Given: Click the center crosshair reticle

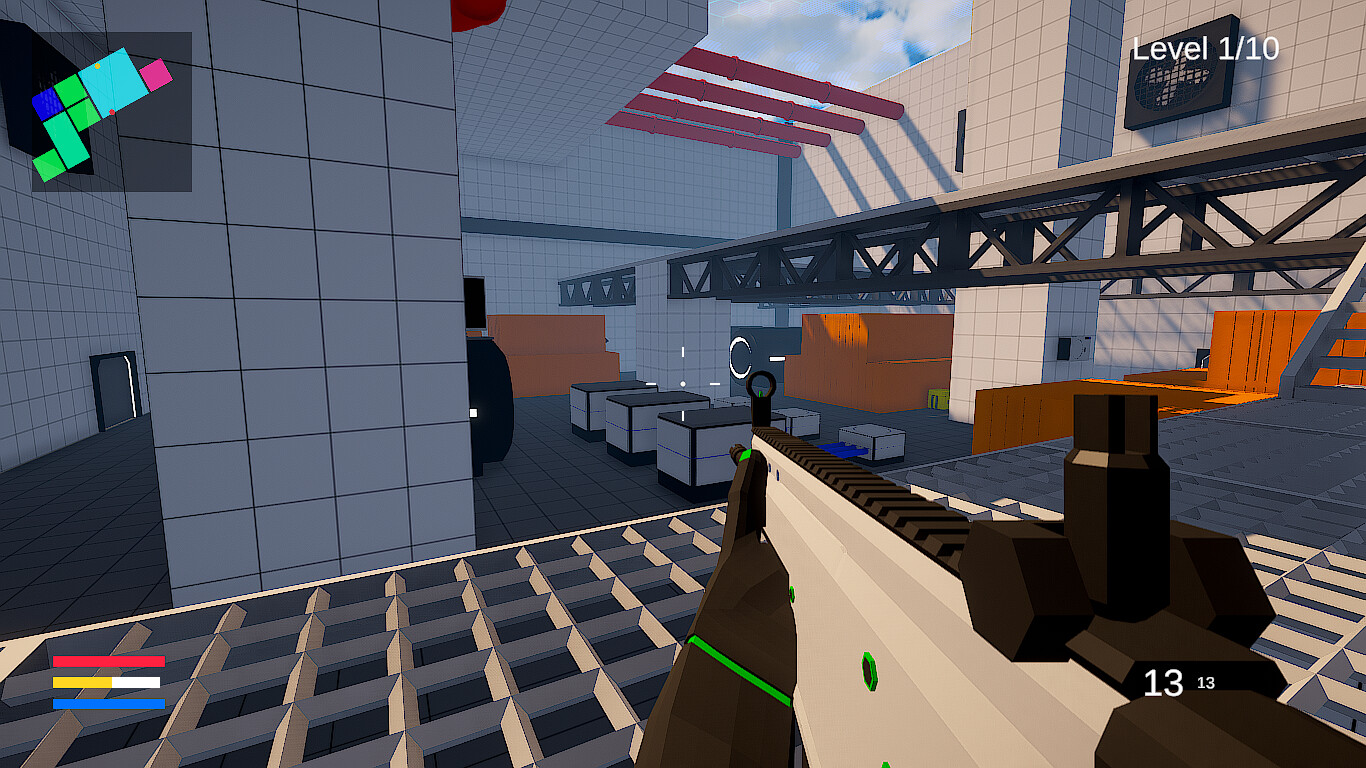Looking at the screenshot, I should click(683, 384).
